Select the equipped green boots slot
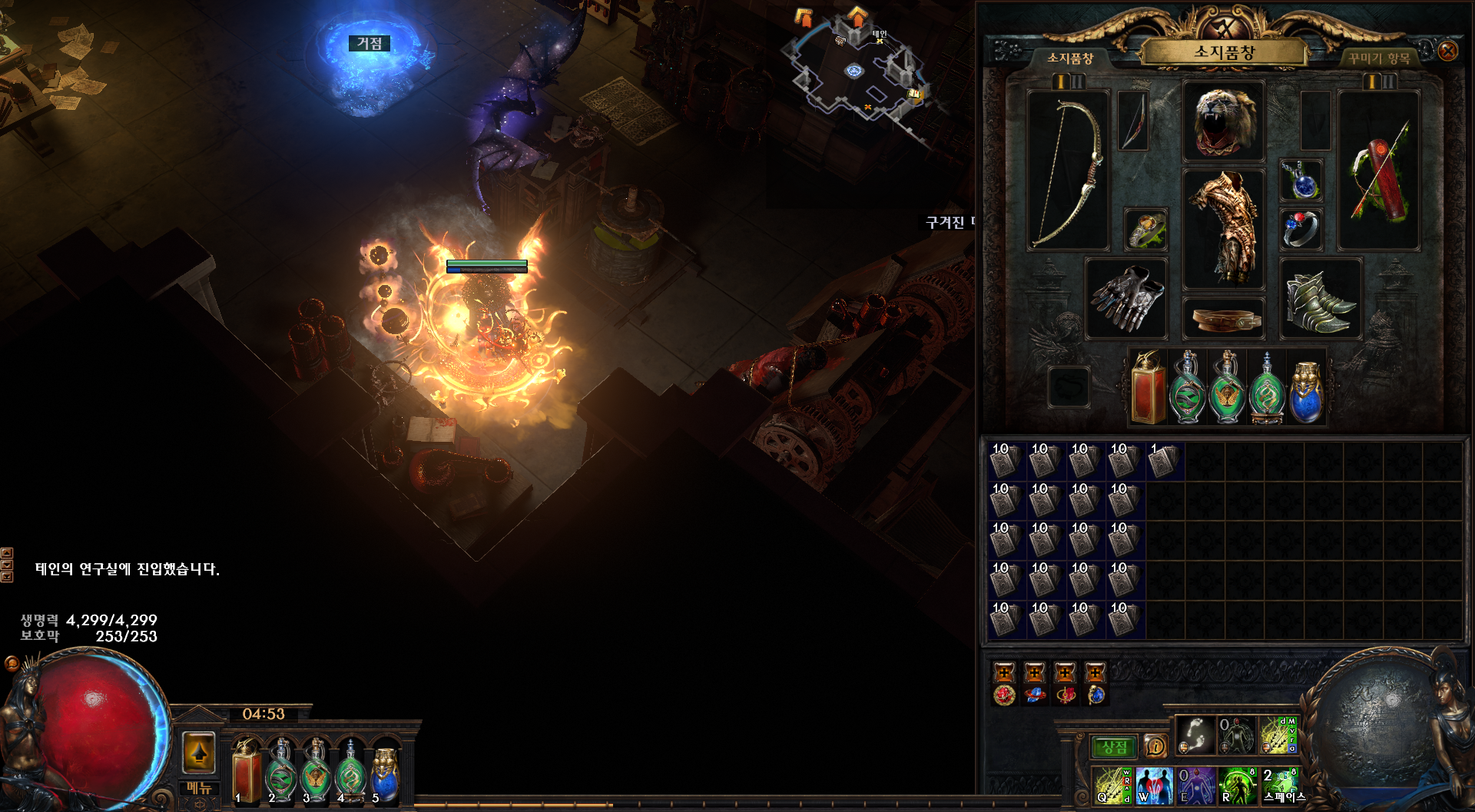This screenshot has height=812, width=1475. (x=1320, y=299)
